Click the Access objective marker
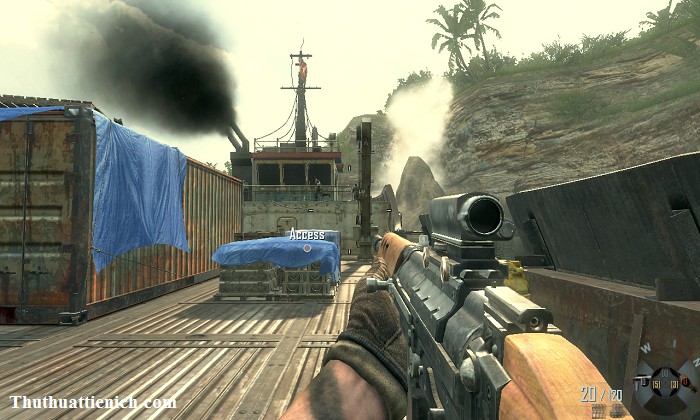This screenshot has height=420, width=700. pyautogui.click(x=306, y=234)
